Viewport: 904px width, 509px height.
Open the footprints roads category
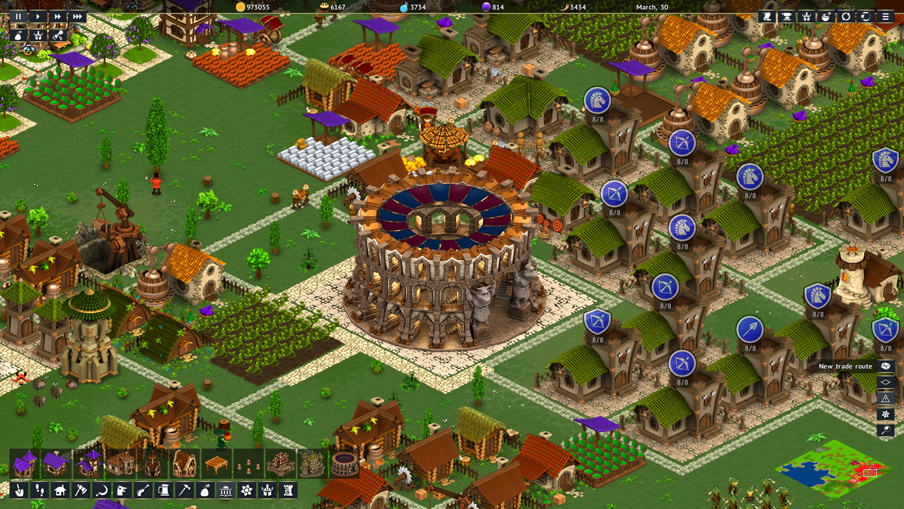(x=39, y=491)
